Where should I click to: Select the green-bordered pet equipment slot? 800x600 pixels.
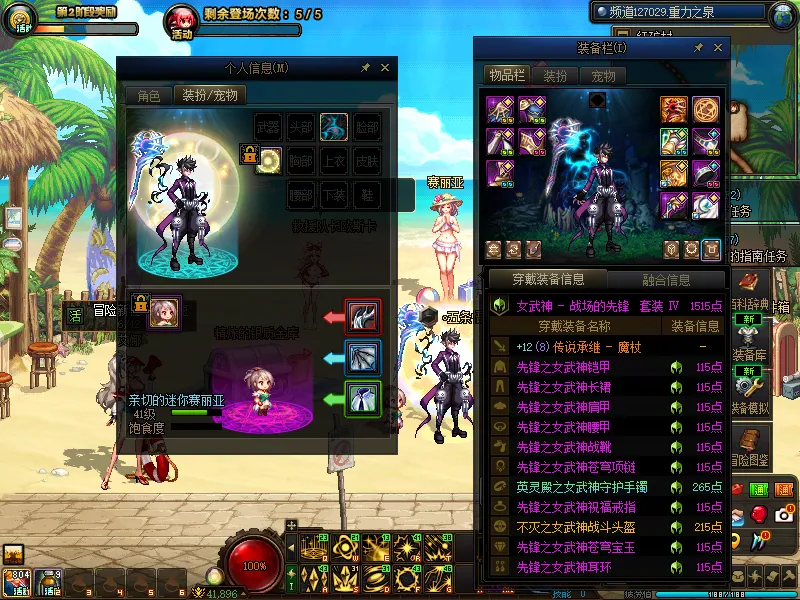[x=361, y=398]
